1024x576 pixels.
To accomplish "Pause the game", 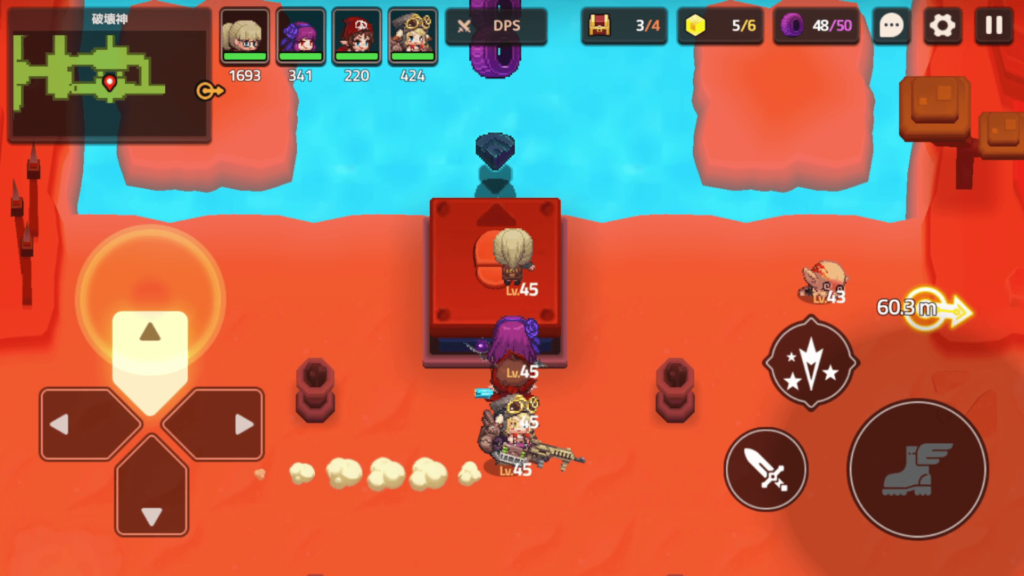I will click(993, 26).
